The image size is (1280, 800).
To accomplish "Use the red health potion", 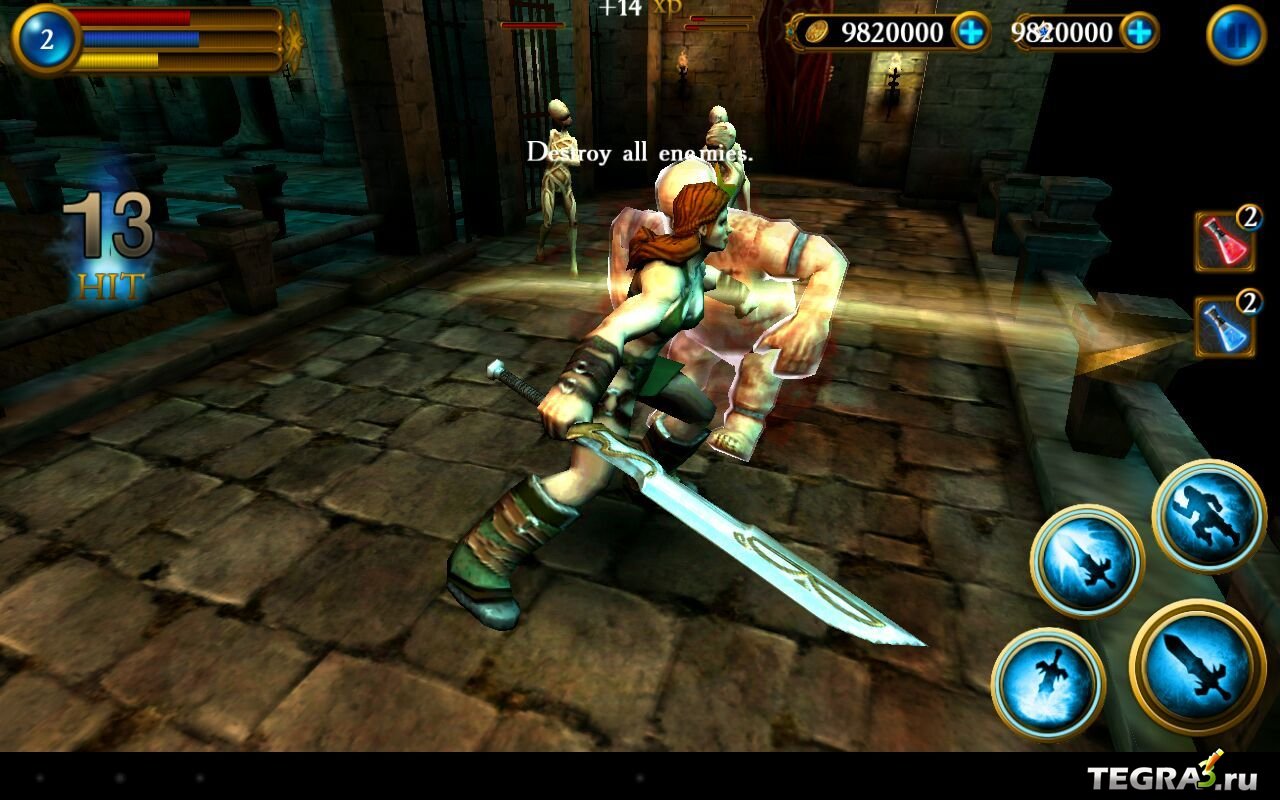I will (1224, 241).
